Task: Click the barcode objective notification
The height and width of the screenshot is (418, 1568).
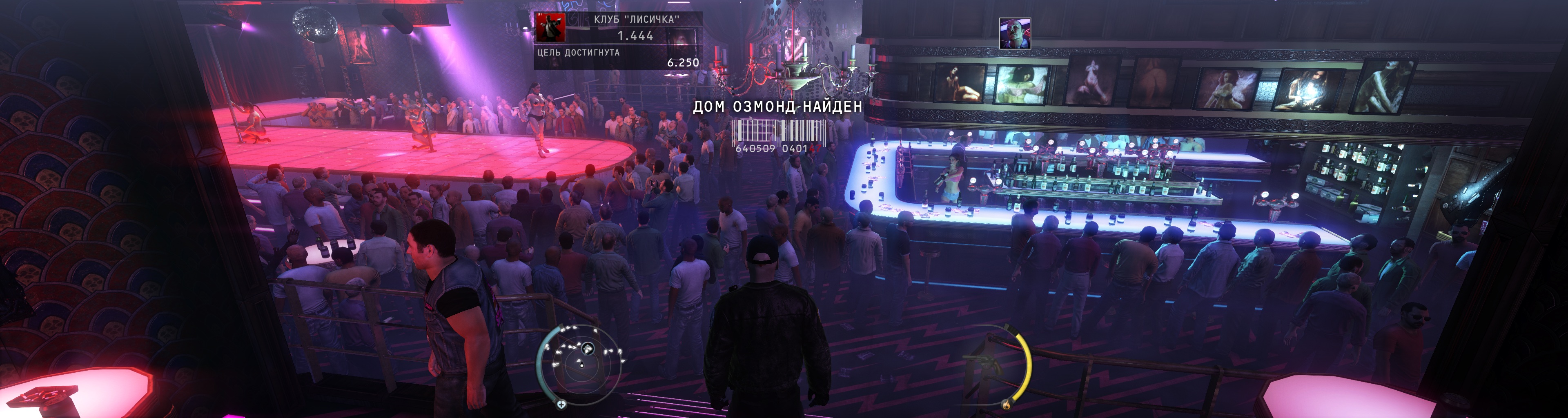Action: [x=777, y=135]
